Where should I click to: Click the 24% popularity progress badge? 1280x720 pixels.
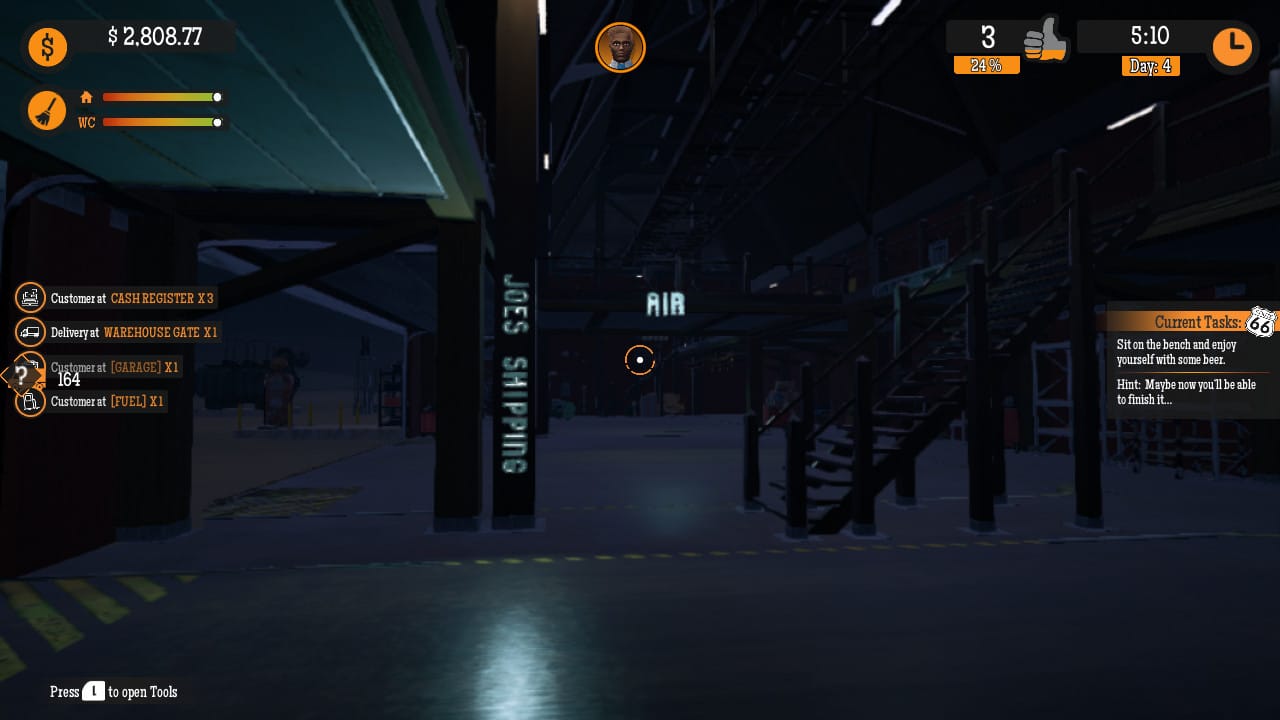point(986,65)
